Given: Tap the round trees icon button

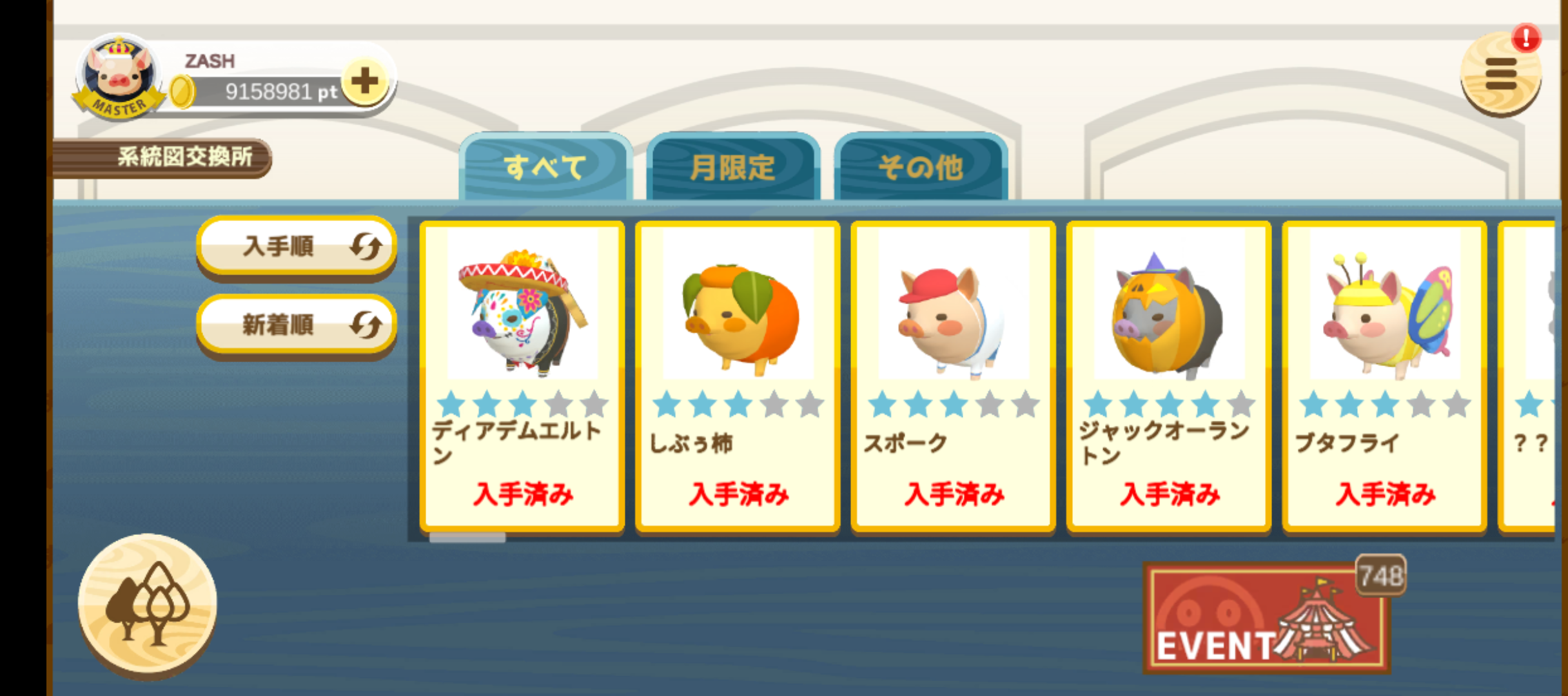Looking at the screenshot, I should [148, 603].
